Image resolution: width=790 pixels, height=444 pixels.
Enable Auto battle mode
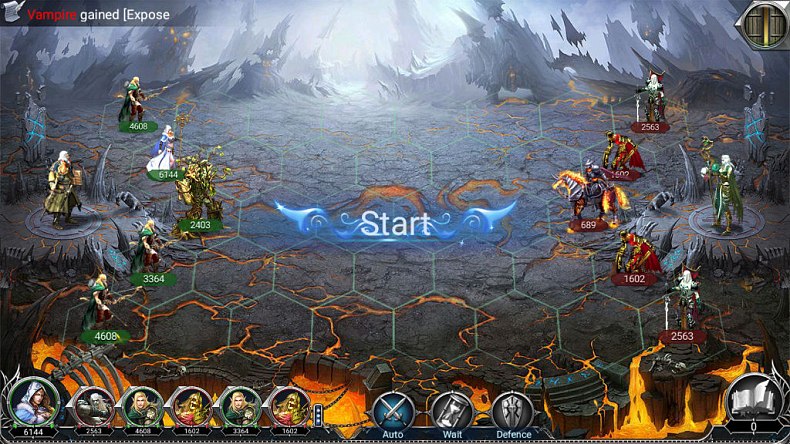click(x=393, y=411)
